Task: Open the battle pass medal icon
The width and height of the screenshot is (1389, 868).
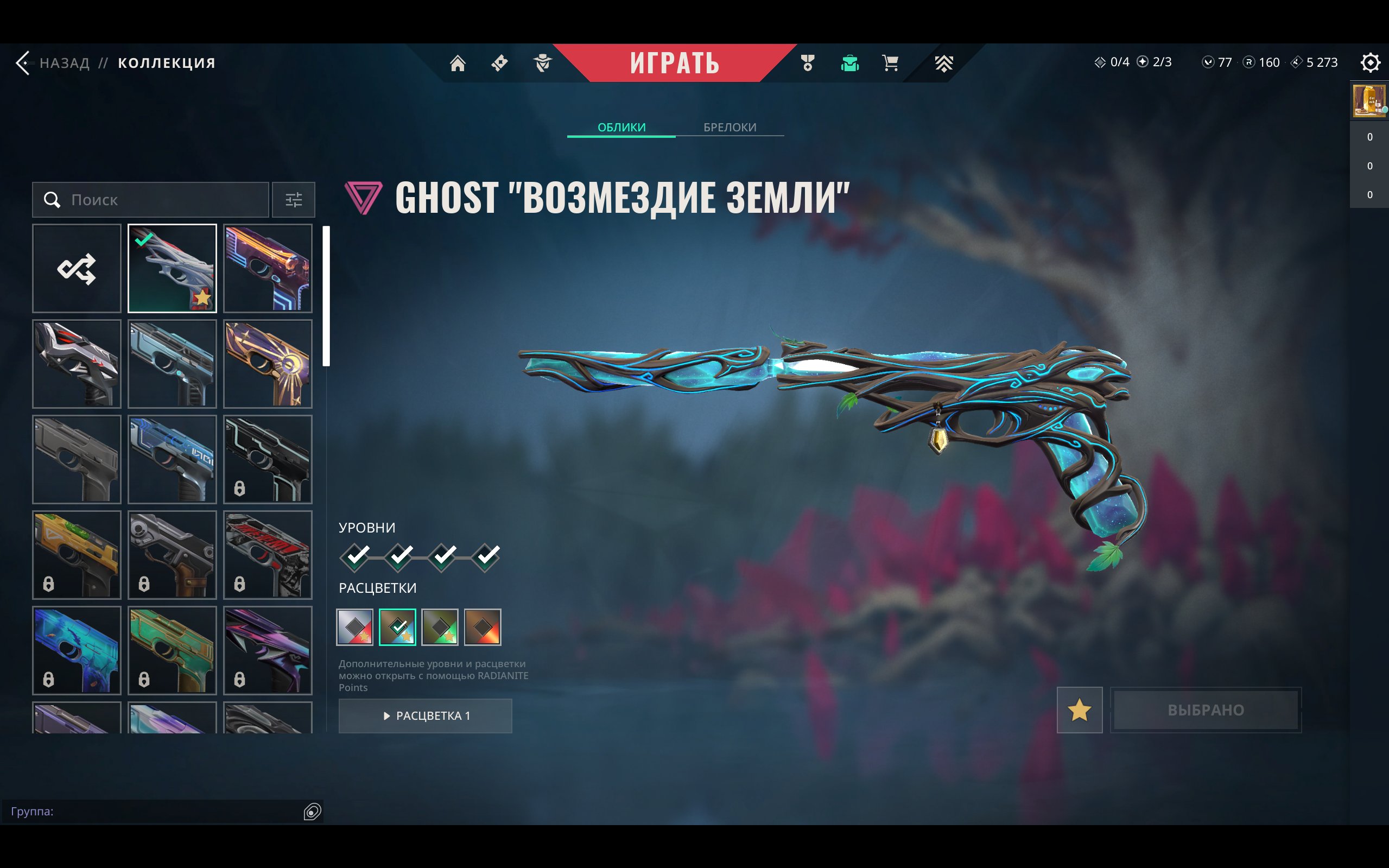Action: click(x=808, y=62)
